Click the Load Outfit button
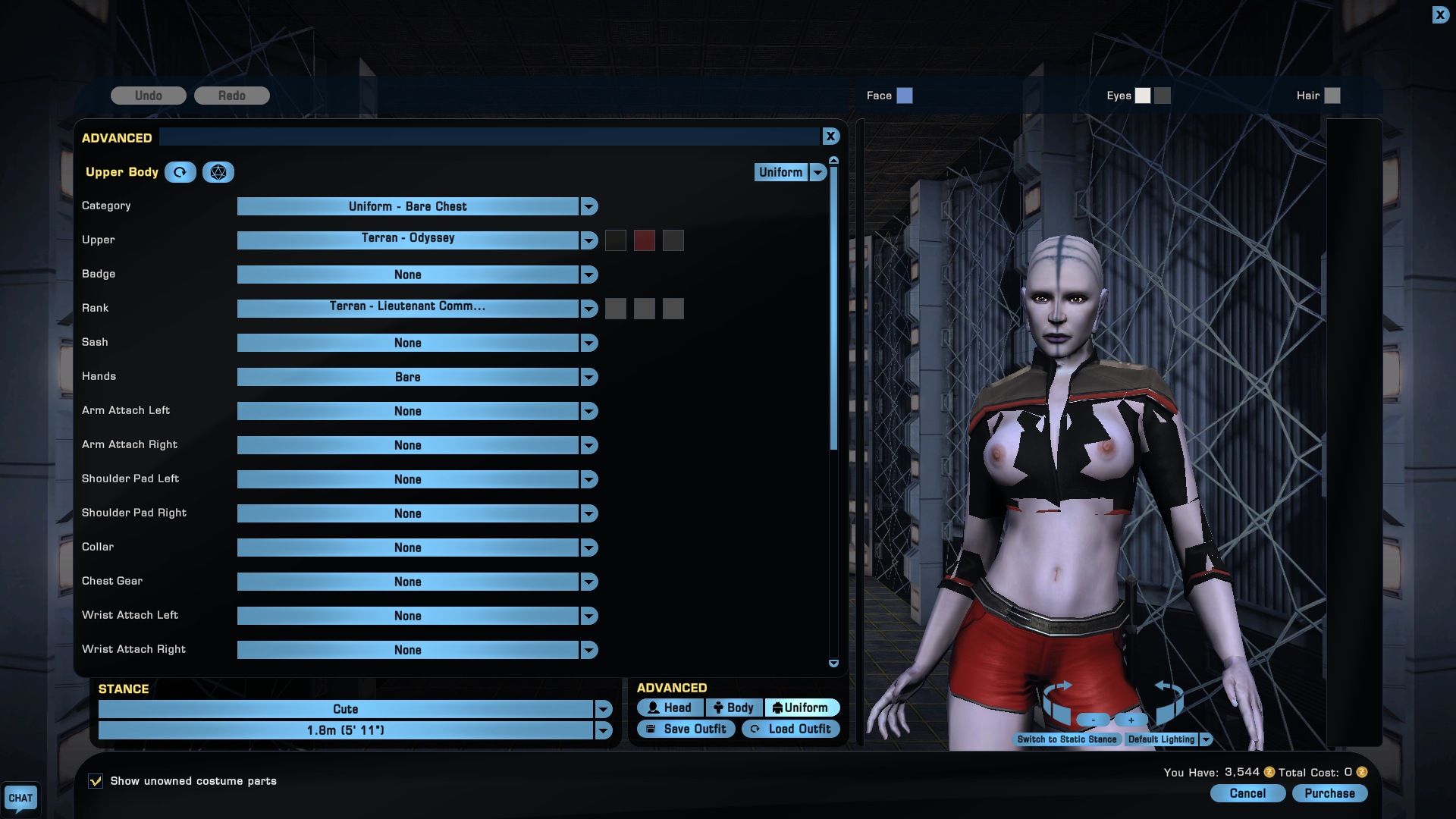Viewport: 1456px width, 819px height. [x=791, y=729]
